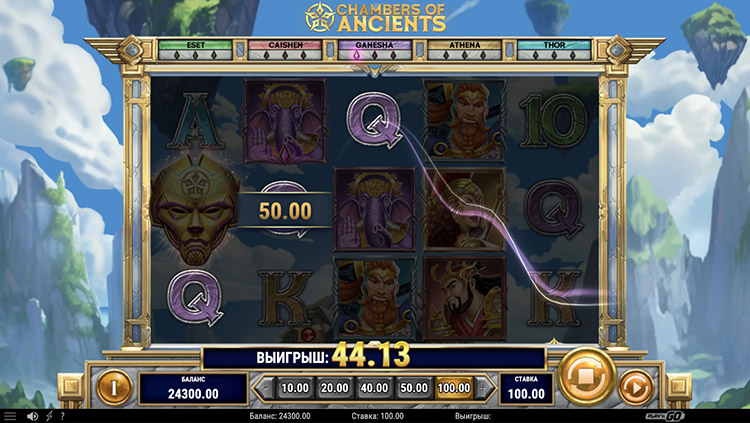The width and height of the screenshot is (750, 423).
Task: Select the 10.00 bet value
Action: (294, 387)
